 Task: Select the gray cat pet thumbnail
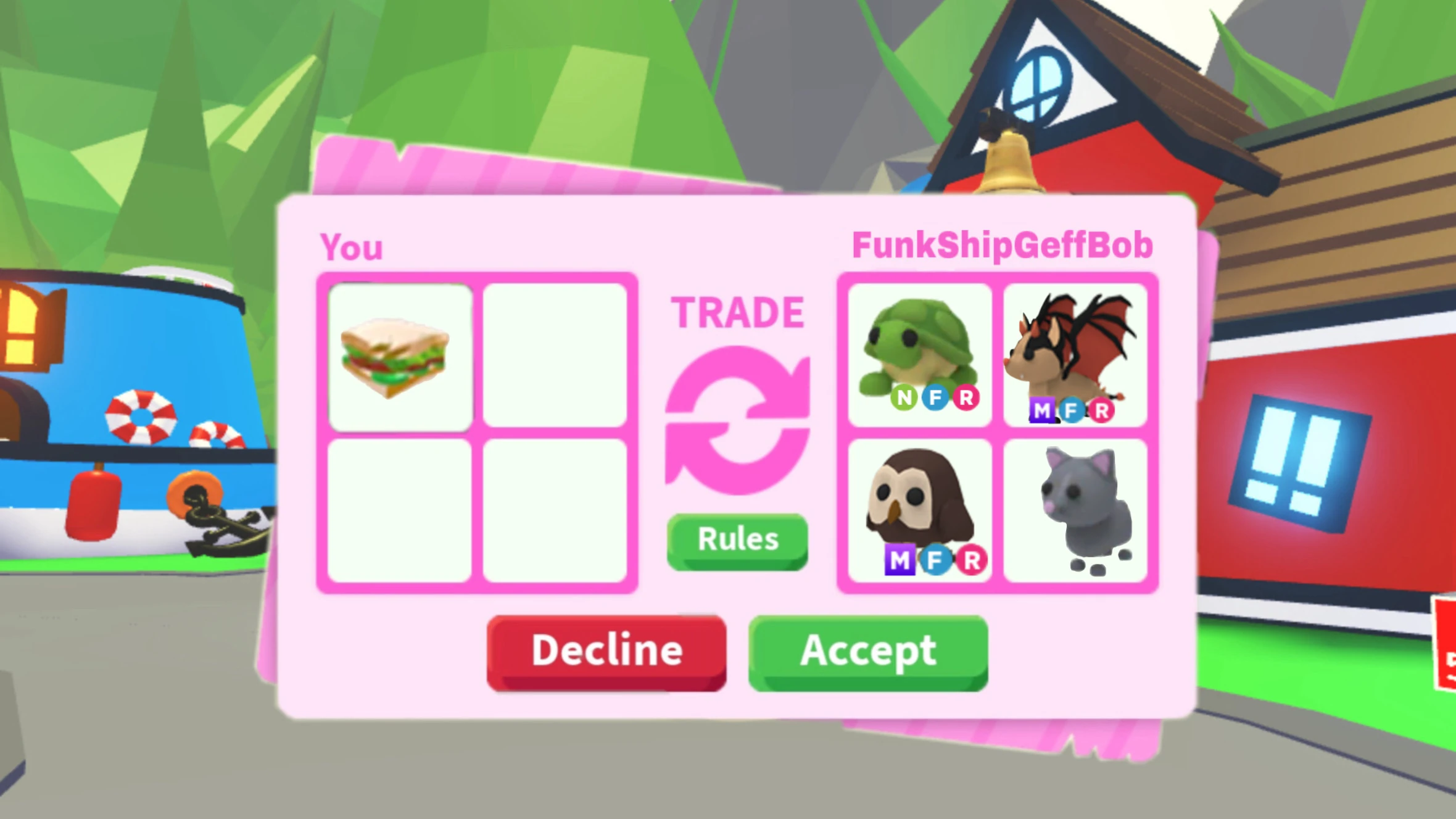pos(1077,506)
